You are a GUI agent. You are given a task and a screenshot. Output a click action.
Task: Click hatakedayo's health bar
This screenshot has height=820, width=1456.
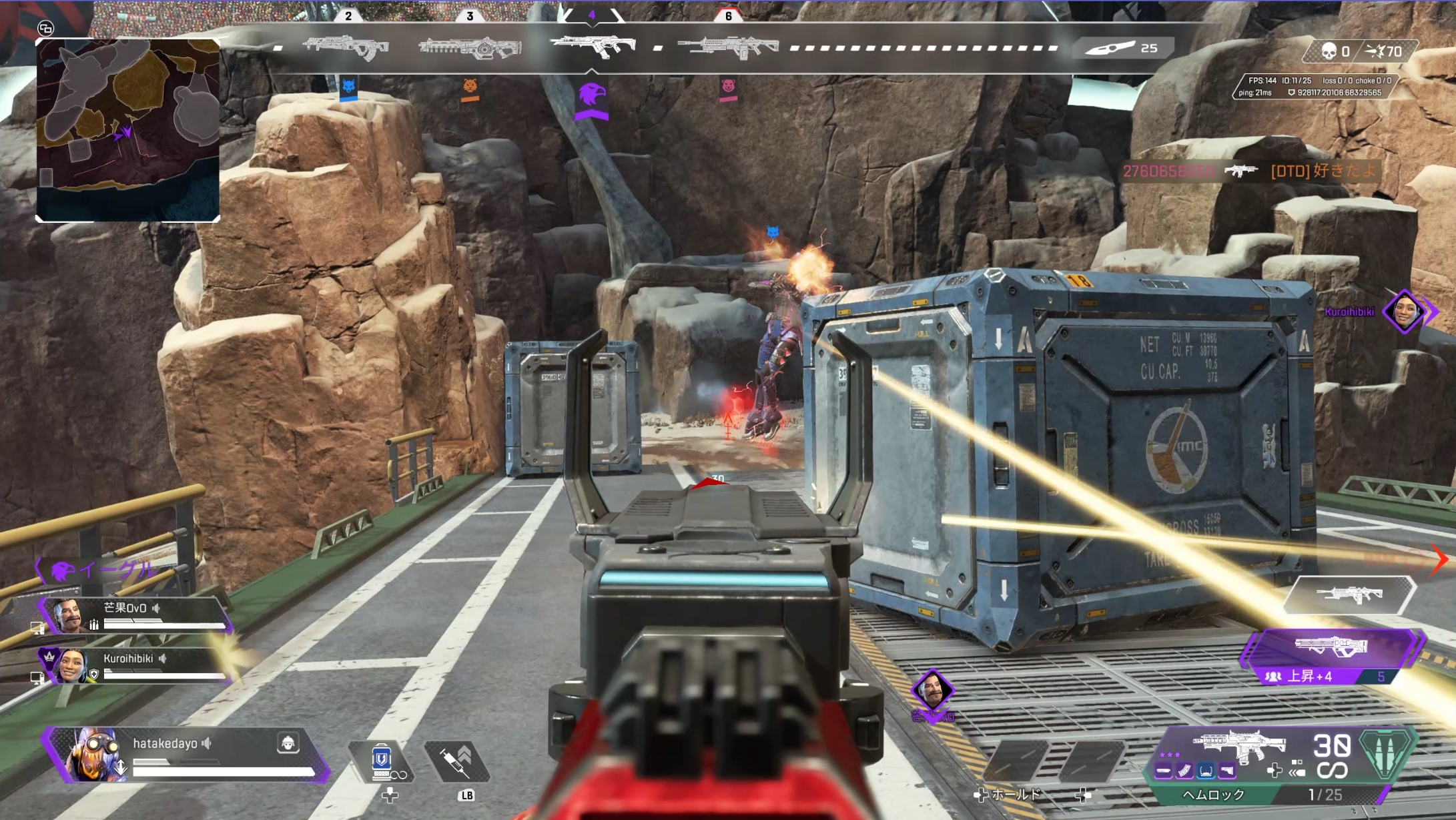pos(223,773)
